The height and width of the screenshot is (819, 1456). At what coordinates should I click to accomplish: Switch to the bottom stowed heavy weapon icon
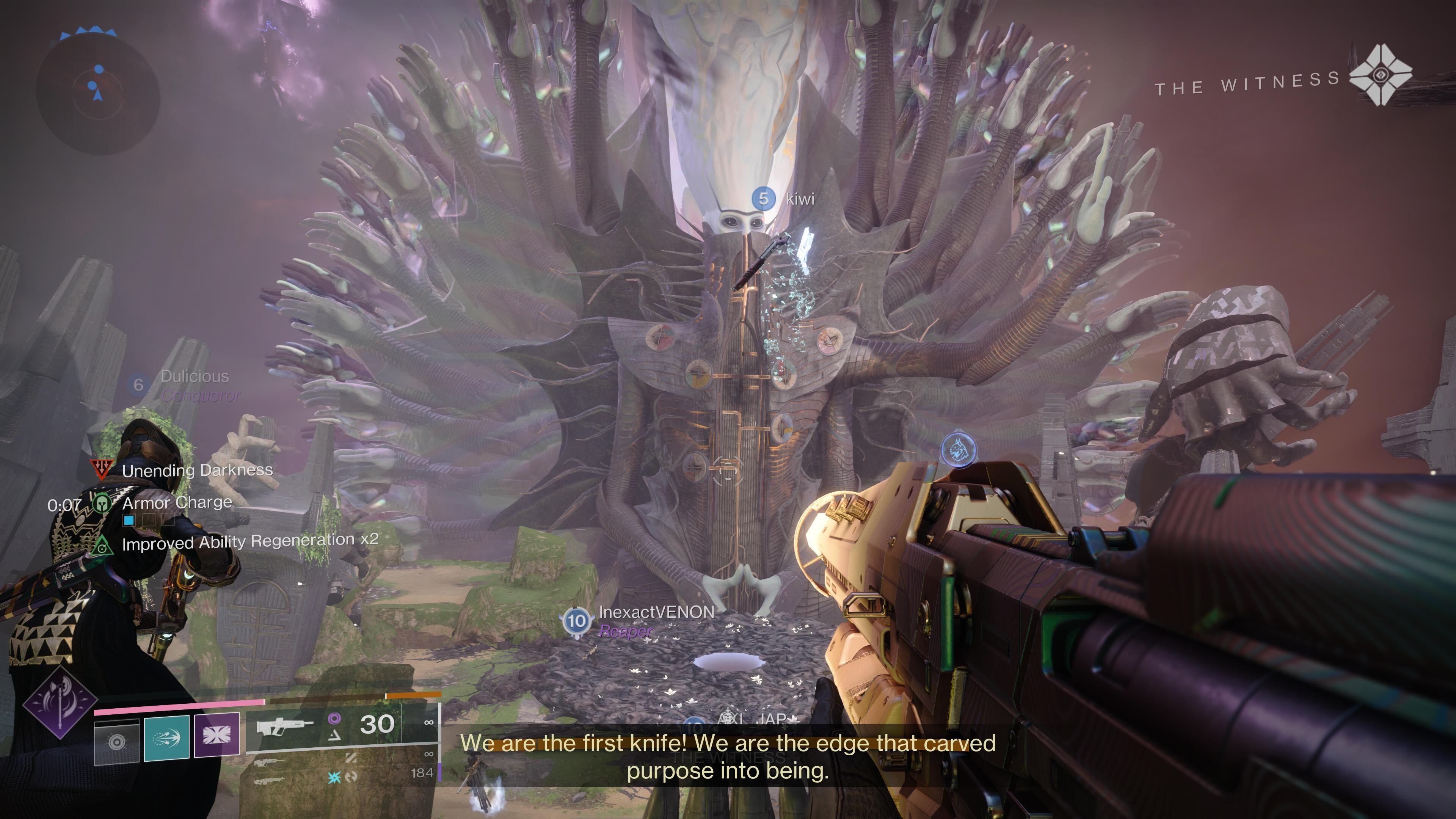(x=269, y=782)
